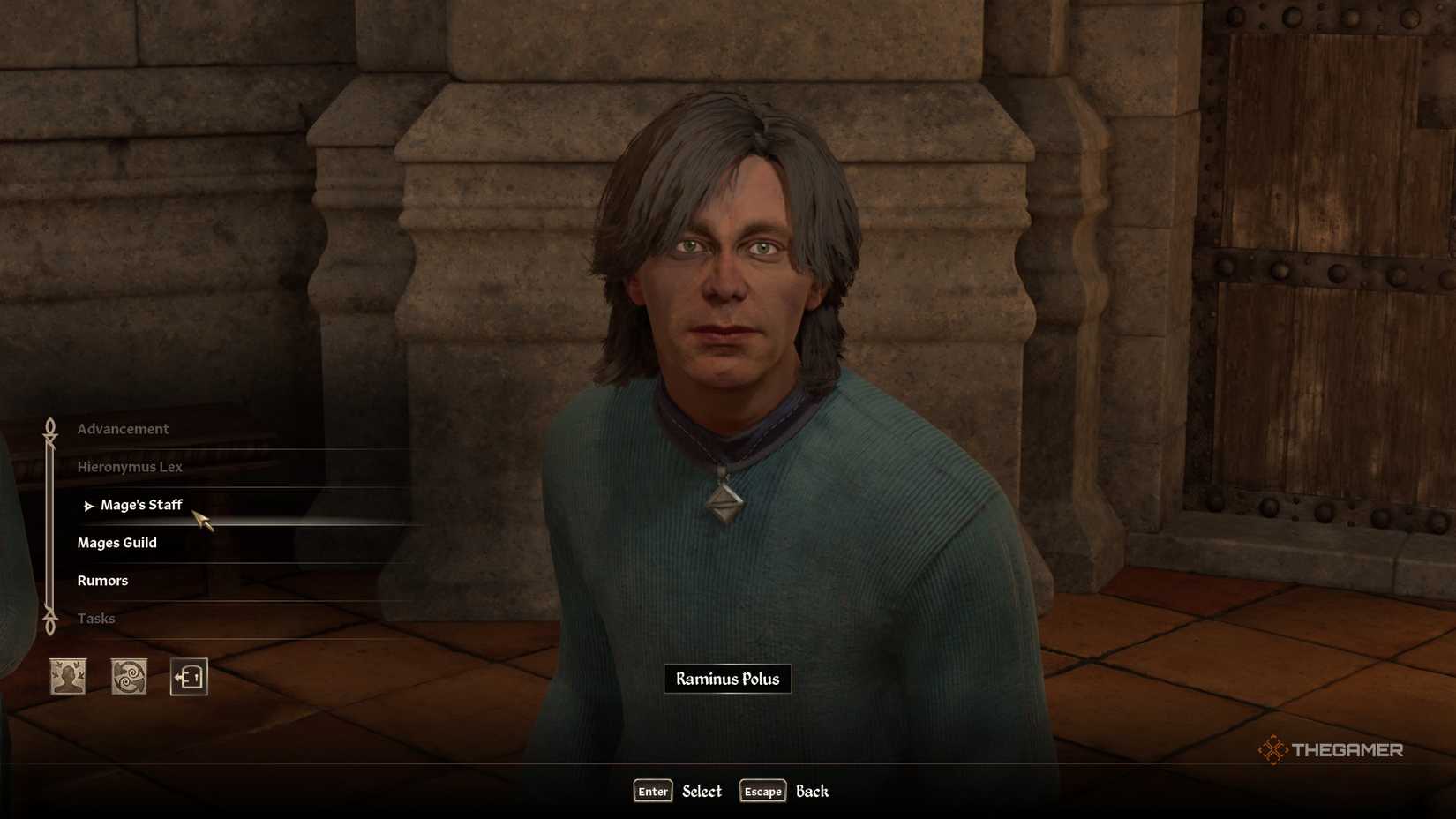This screenshot has width=1456, height=819.
Task: Select the Rumors conversation topic
Action: [102, 580]
